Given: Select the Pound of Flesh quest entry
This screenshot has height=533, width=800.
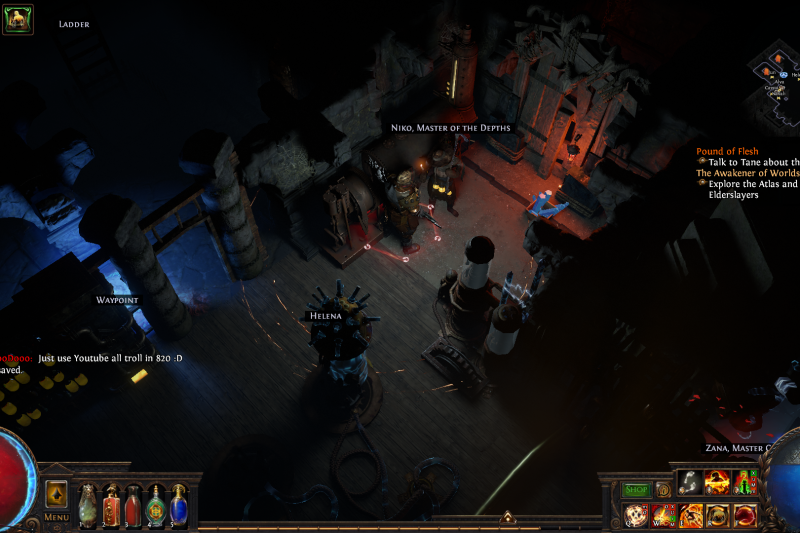Looking at the screenshot, I should pos(727,151).
